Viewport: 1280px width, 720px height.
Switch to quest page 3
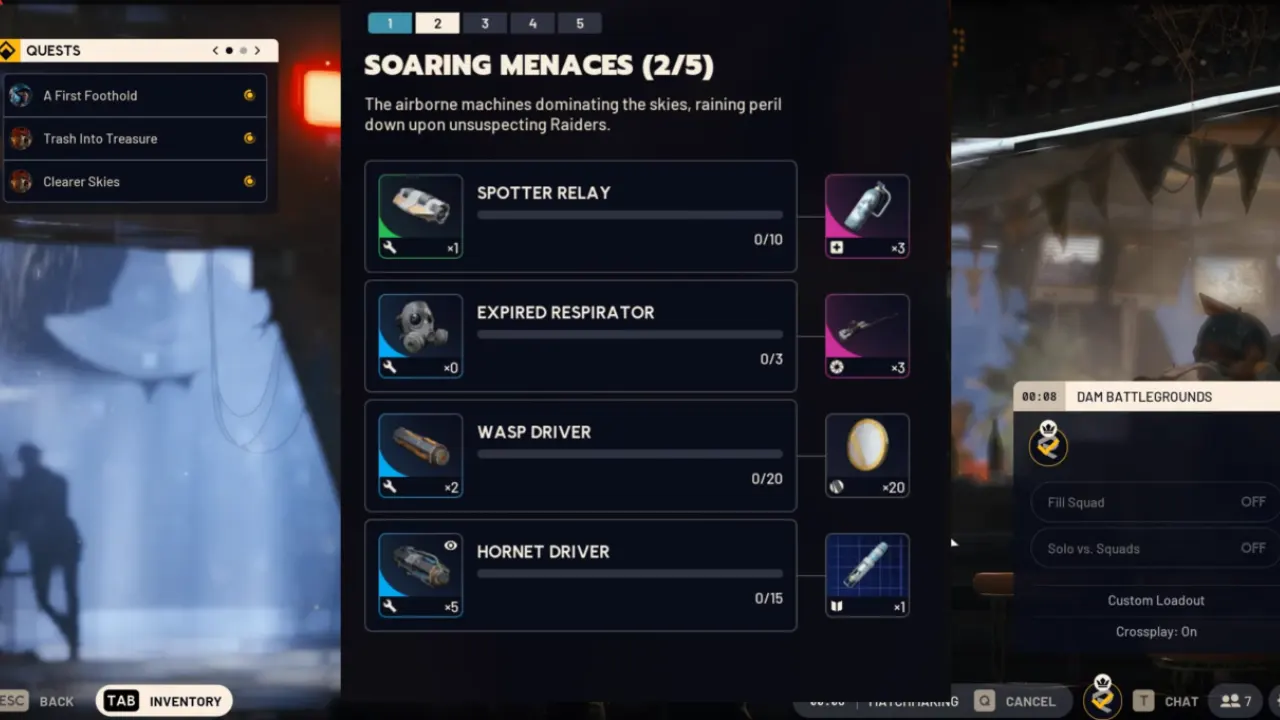(485, 22)
